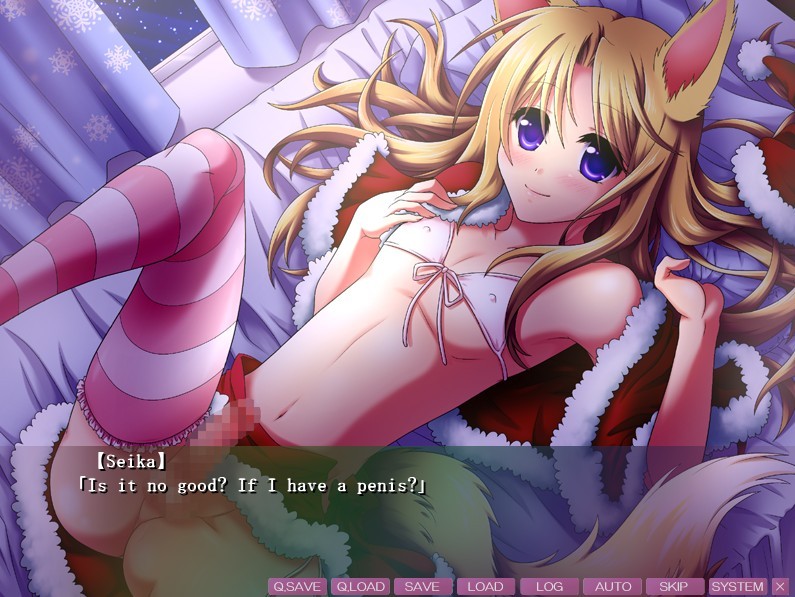The image size is (795, 597).
Task: Quick load with the Q.LOAD button
Action: [360, 587]
